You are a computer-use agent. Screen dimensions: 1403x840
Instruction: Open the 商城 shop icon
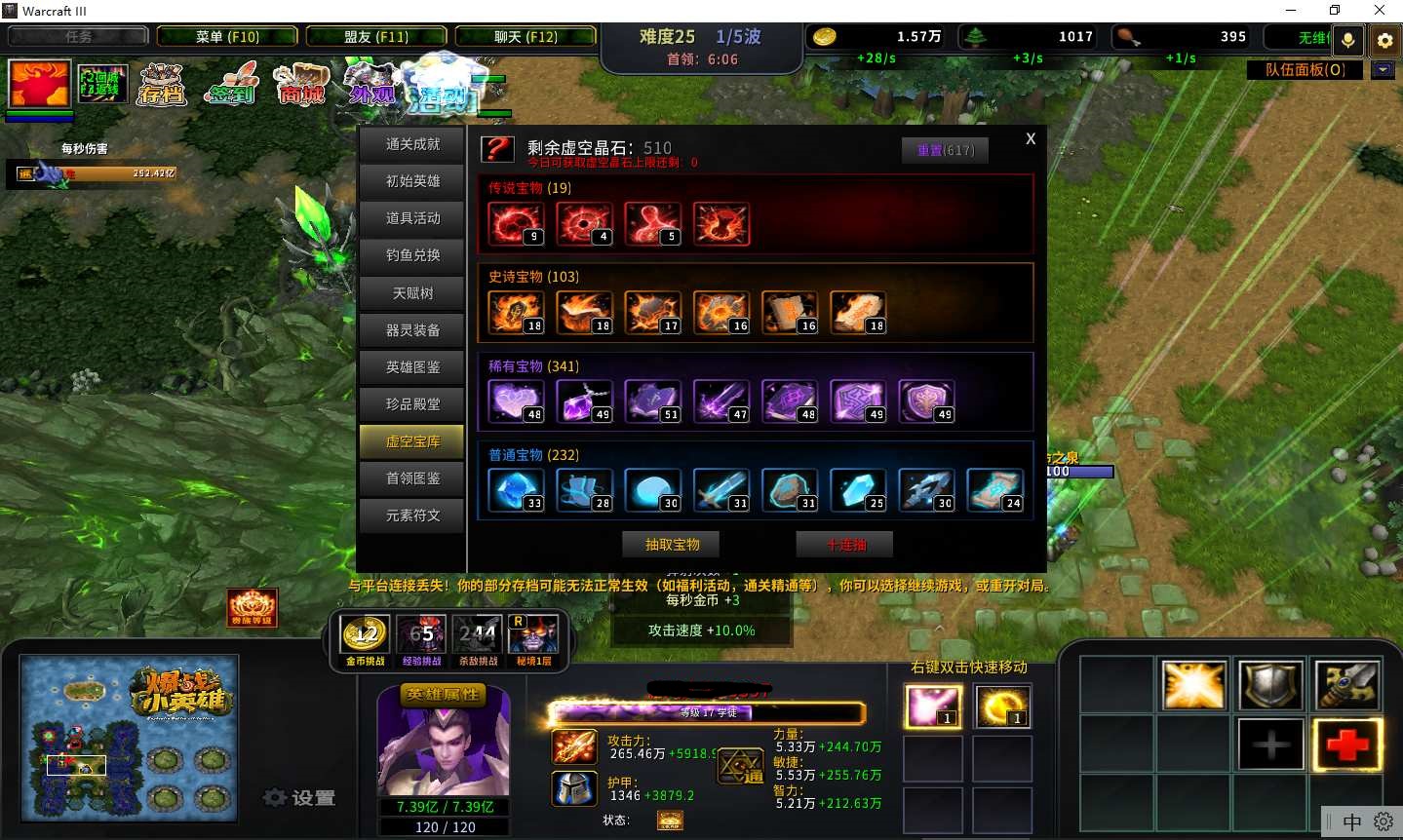click(x=301, y=86)
